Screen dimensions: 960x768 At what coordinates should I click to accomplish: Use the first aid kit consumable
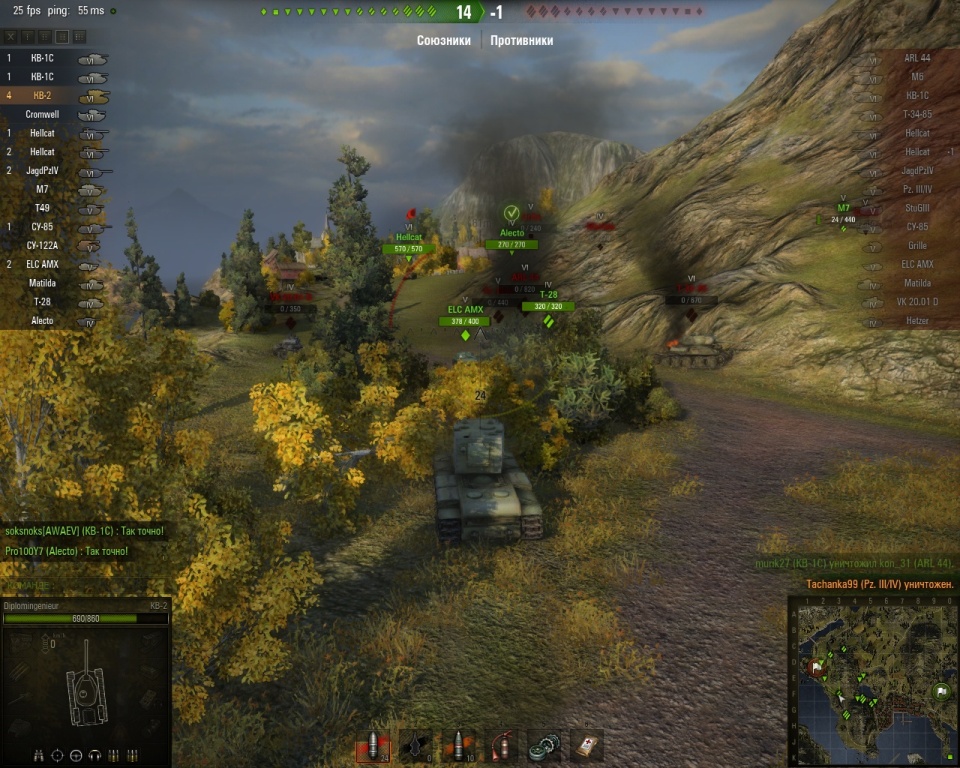[x=587, y=745]
